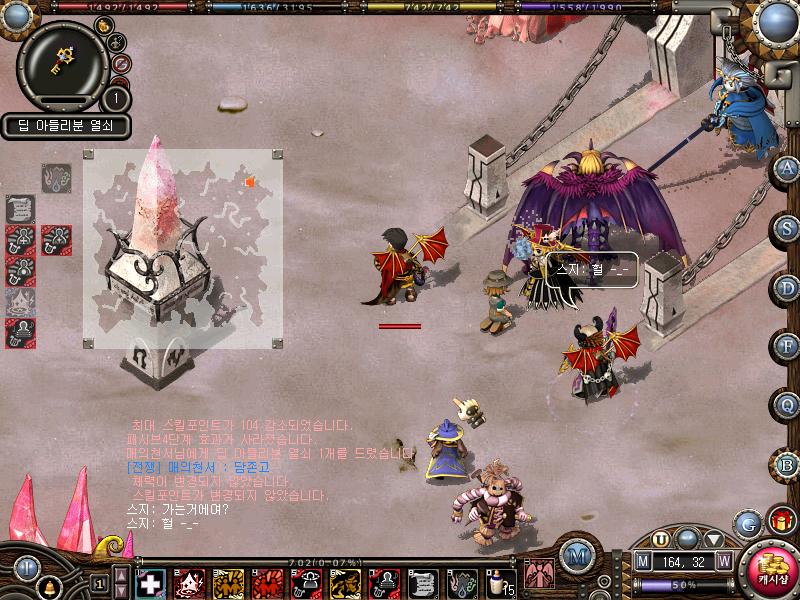Use the white cross heal skill slot
This screenshot has height=600, width=800.
coord(151,583)
